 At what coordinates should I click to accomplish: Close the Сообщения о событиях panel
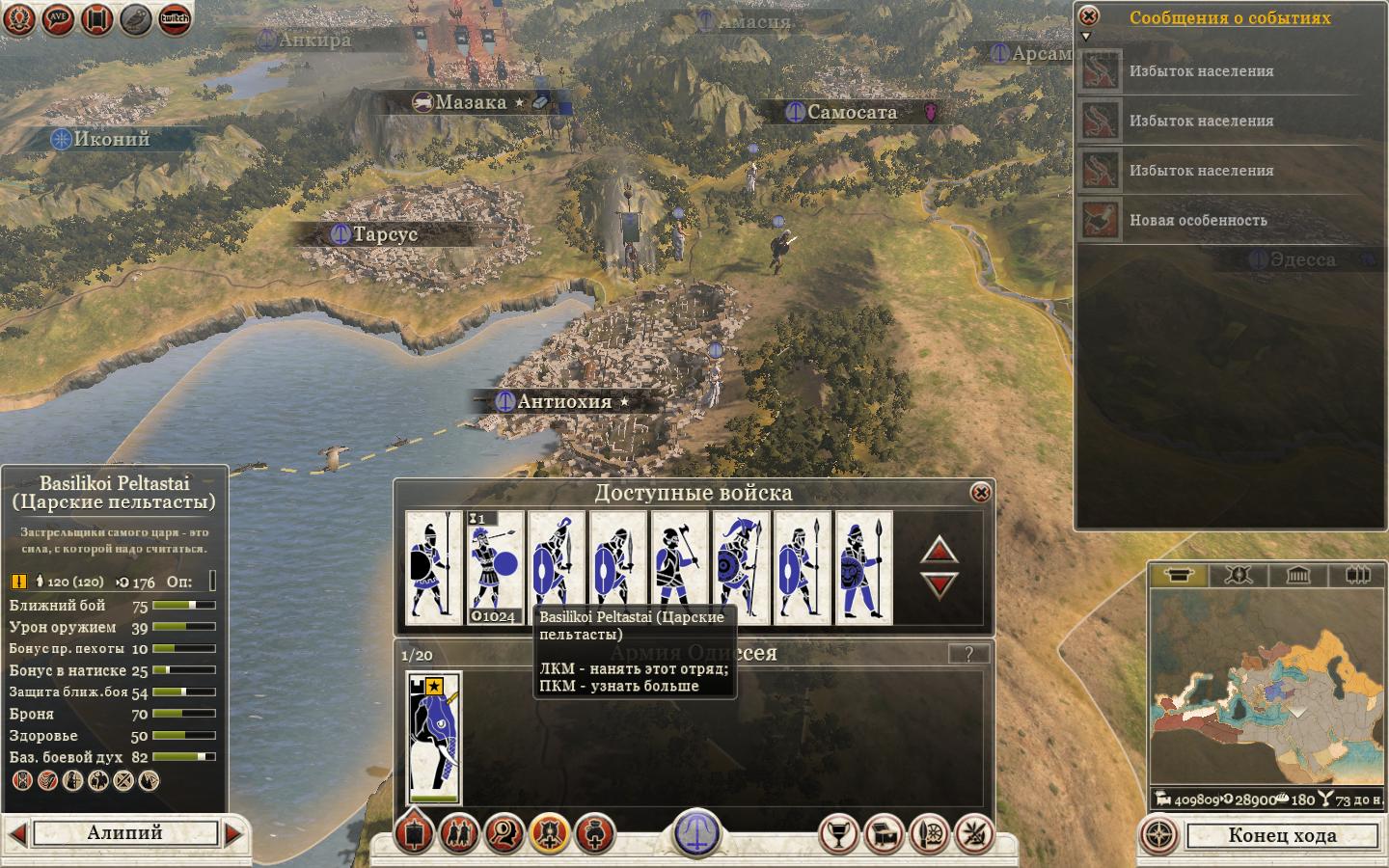pos(1088,16)
